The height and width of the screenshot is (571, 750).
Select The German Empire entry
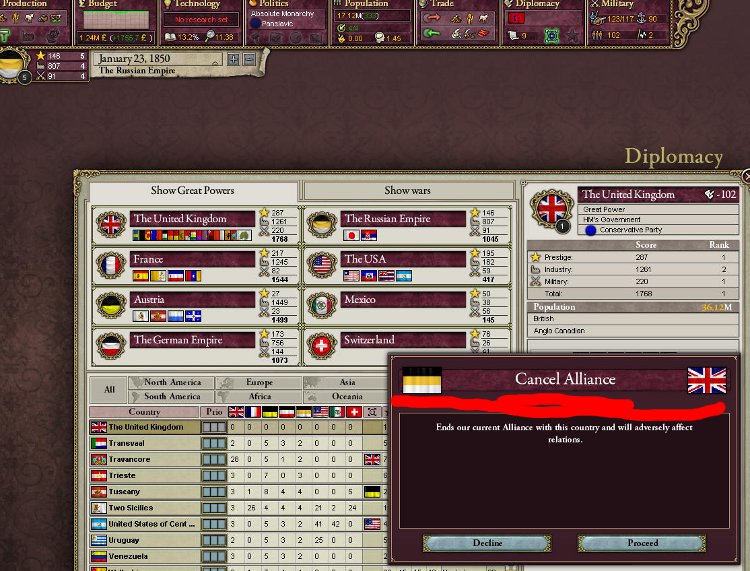[x=180, y=340]
